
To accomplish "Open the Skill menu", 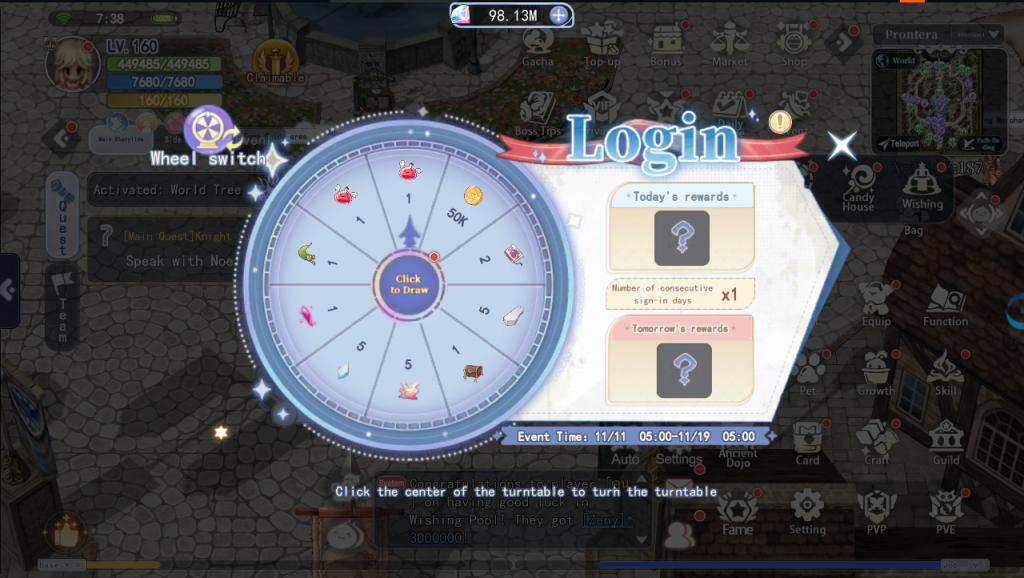I will 945,371.
